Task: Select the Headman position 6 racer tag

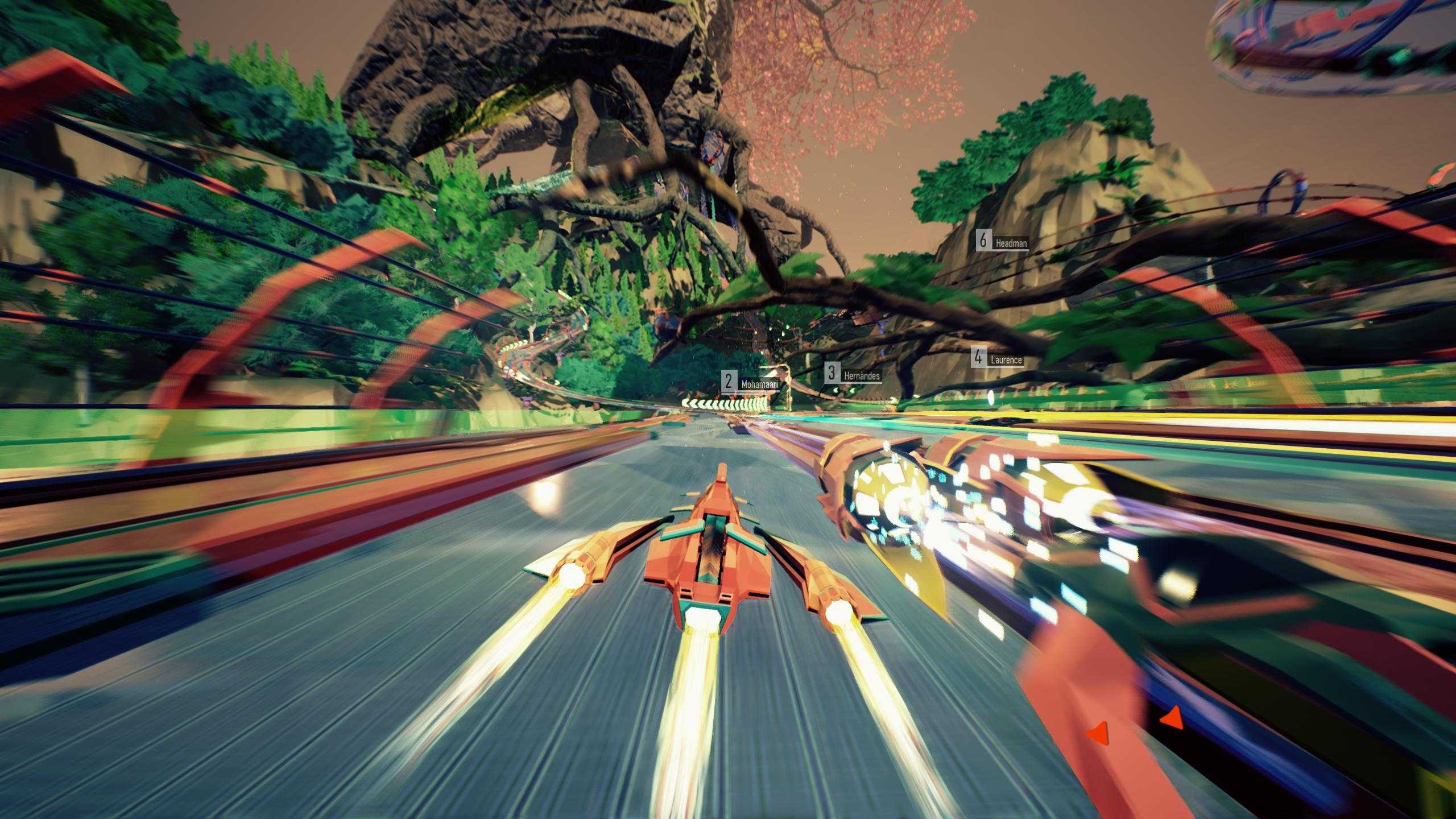Action: click(x=1003, y=242)
